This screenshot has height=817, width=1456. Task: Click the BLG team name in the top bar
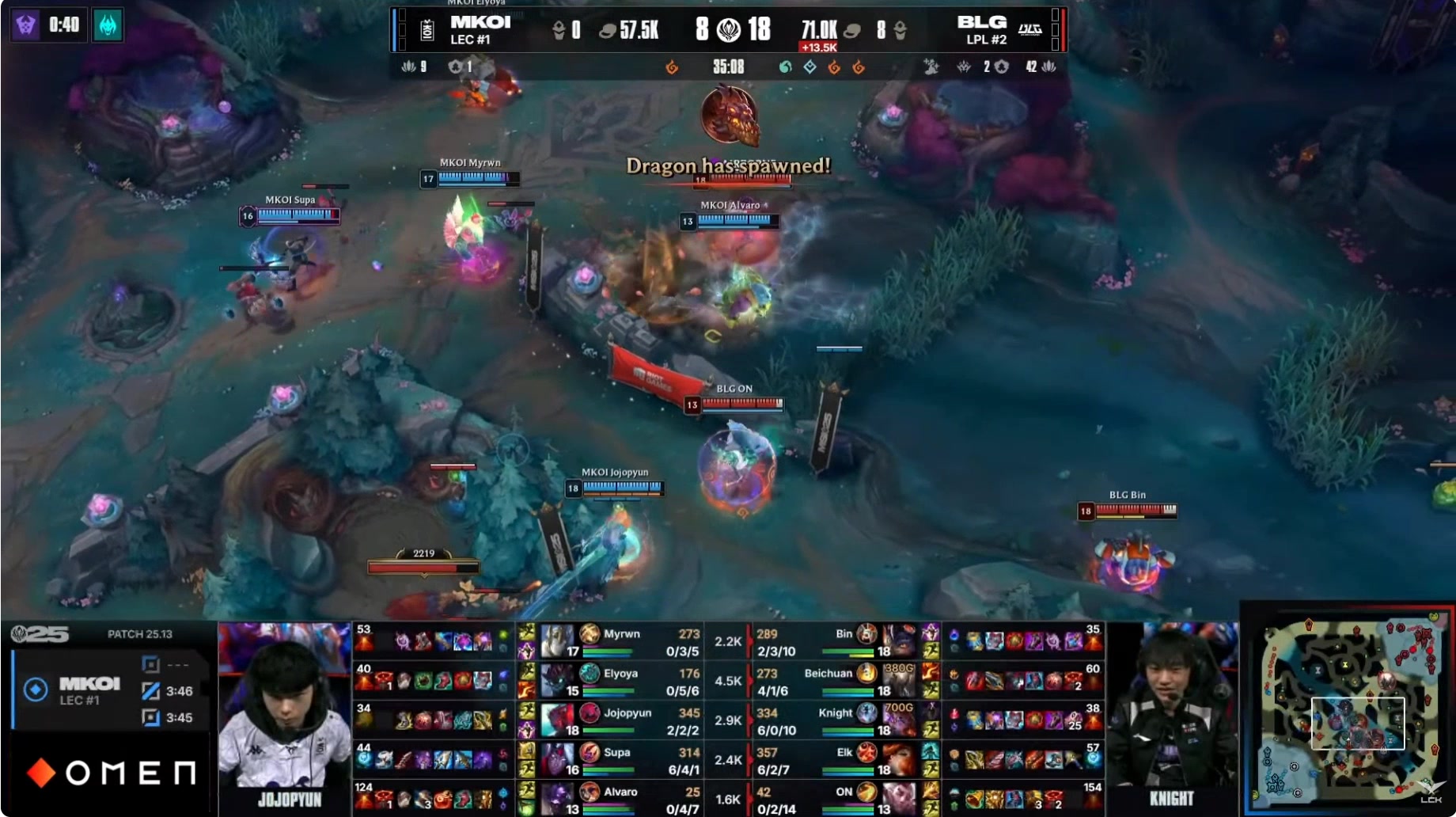(981, 22)
